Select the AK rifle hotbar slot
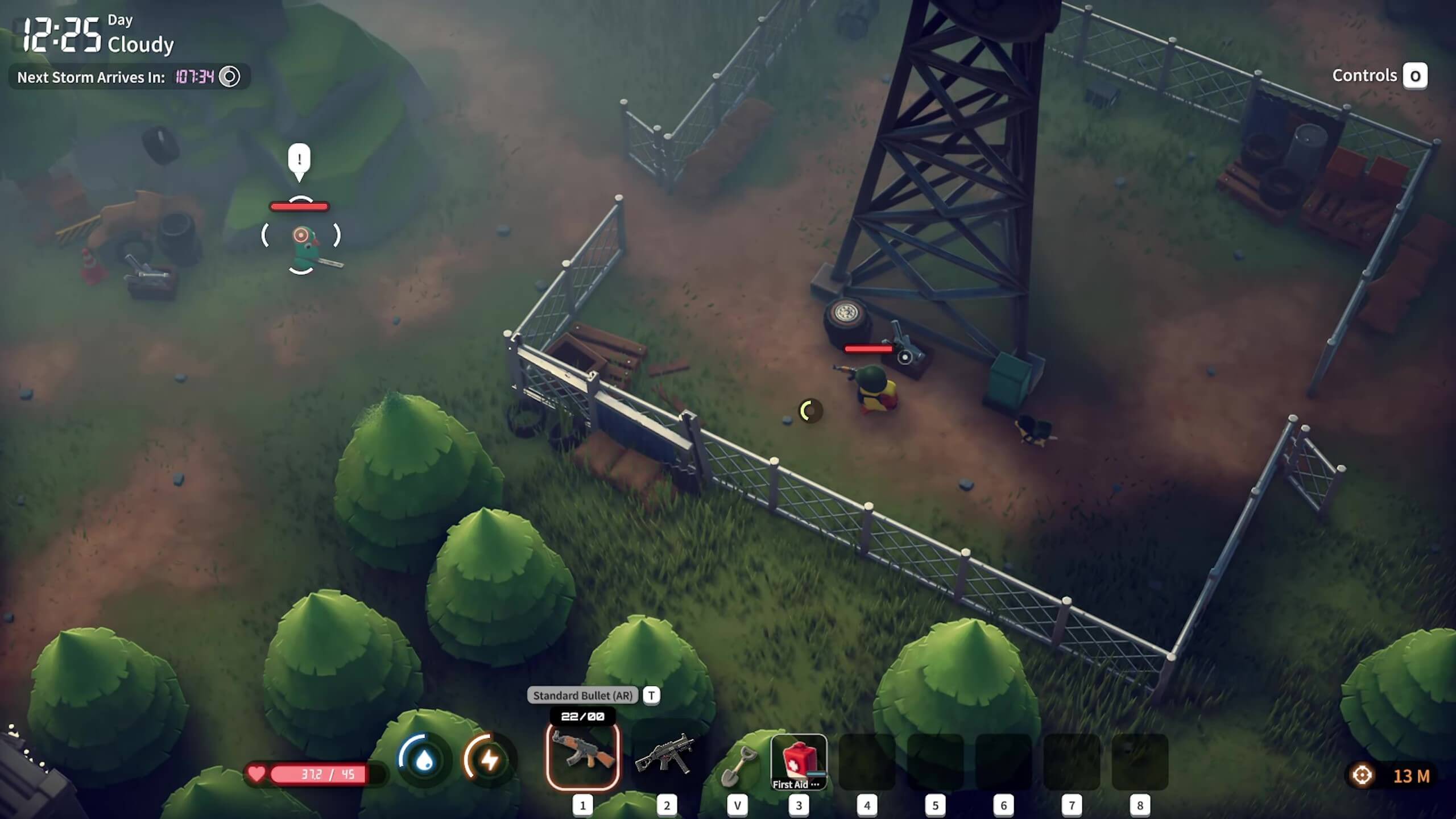The height and width of the screenshot is (819, 1456). click(x=582, y=756)
